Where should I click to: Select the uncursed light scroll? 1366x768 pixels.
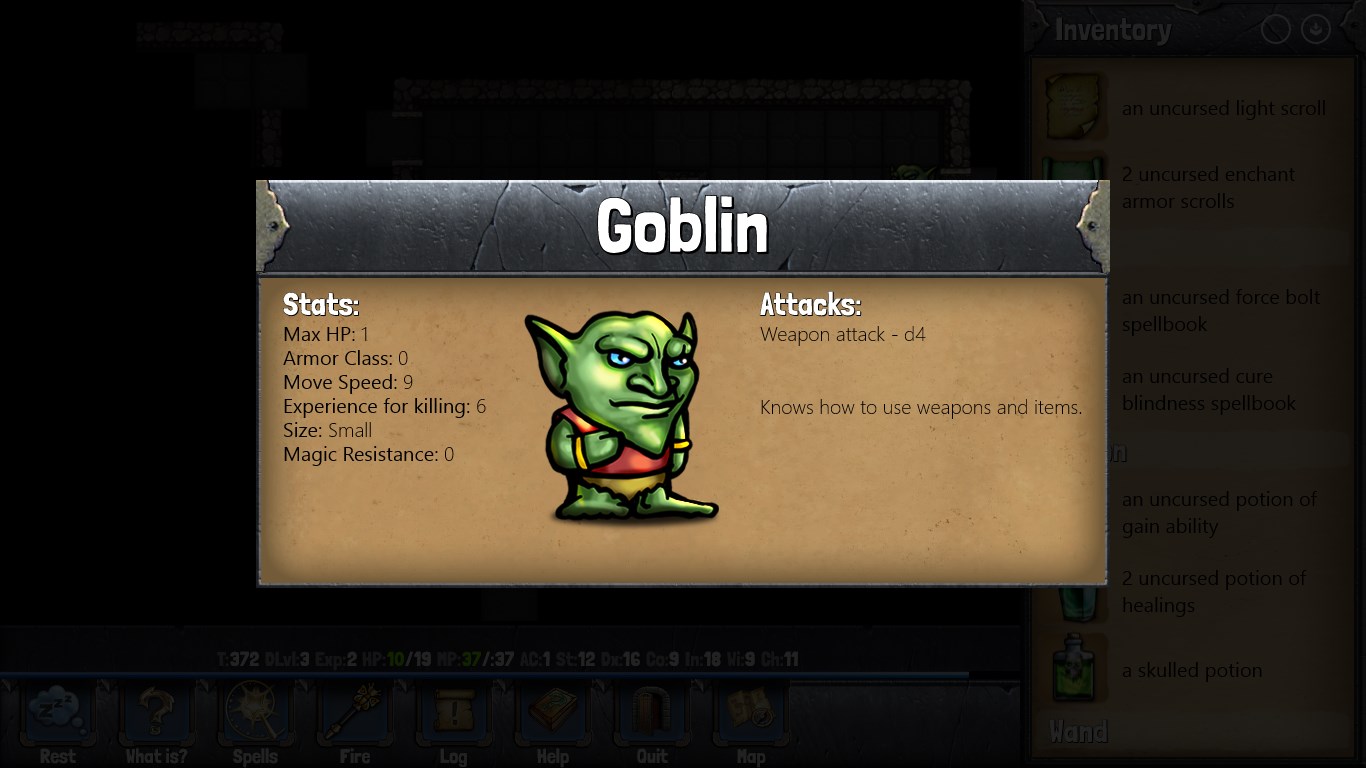(x=1222, y=108)
